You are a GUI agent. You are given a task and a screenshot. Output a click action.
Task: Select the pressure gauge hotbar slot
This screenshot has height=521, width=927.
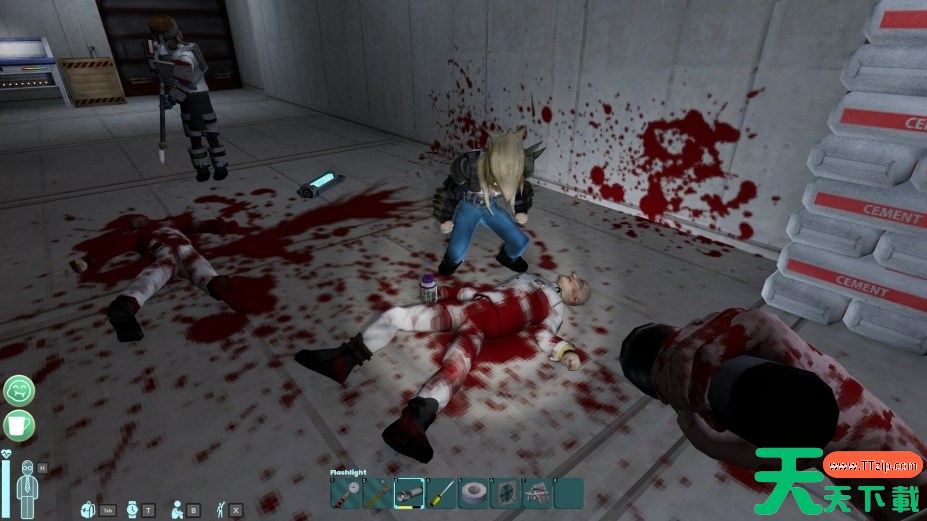345,493
